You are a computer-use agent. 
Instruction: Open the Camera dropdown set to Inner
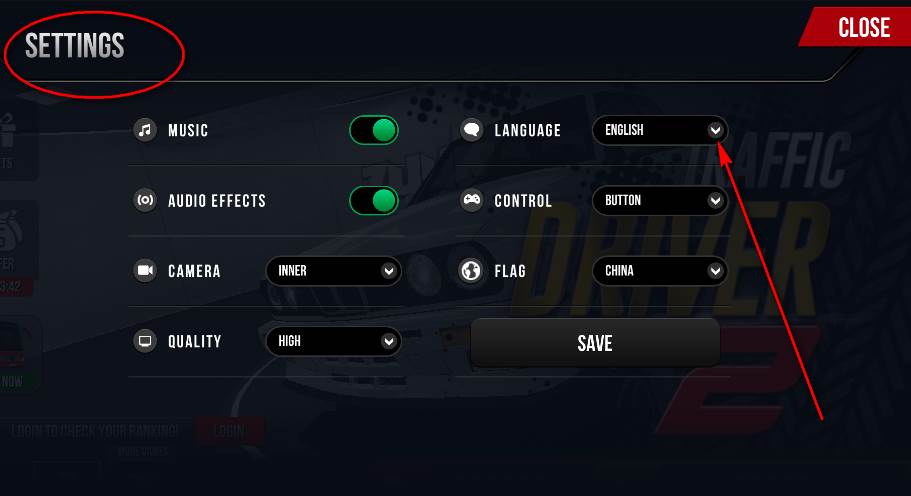tap(333, 271)
